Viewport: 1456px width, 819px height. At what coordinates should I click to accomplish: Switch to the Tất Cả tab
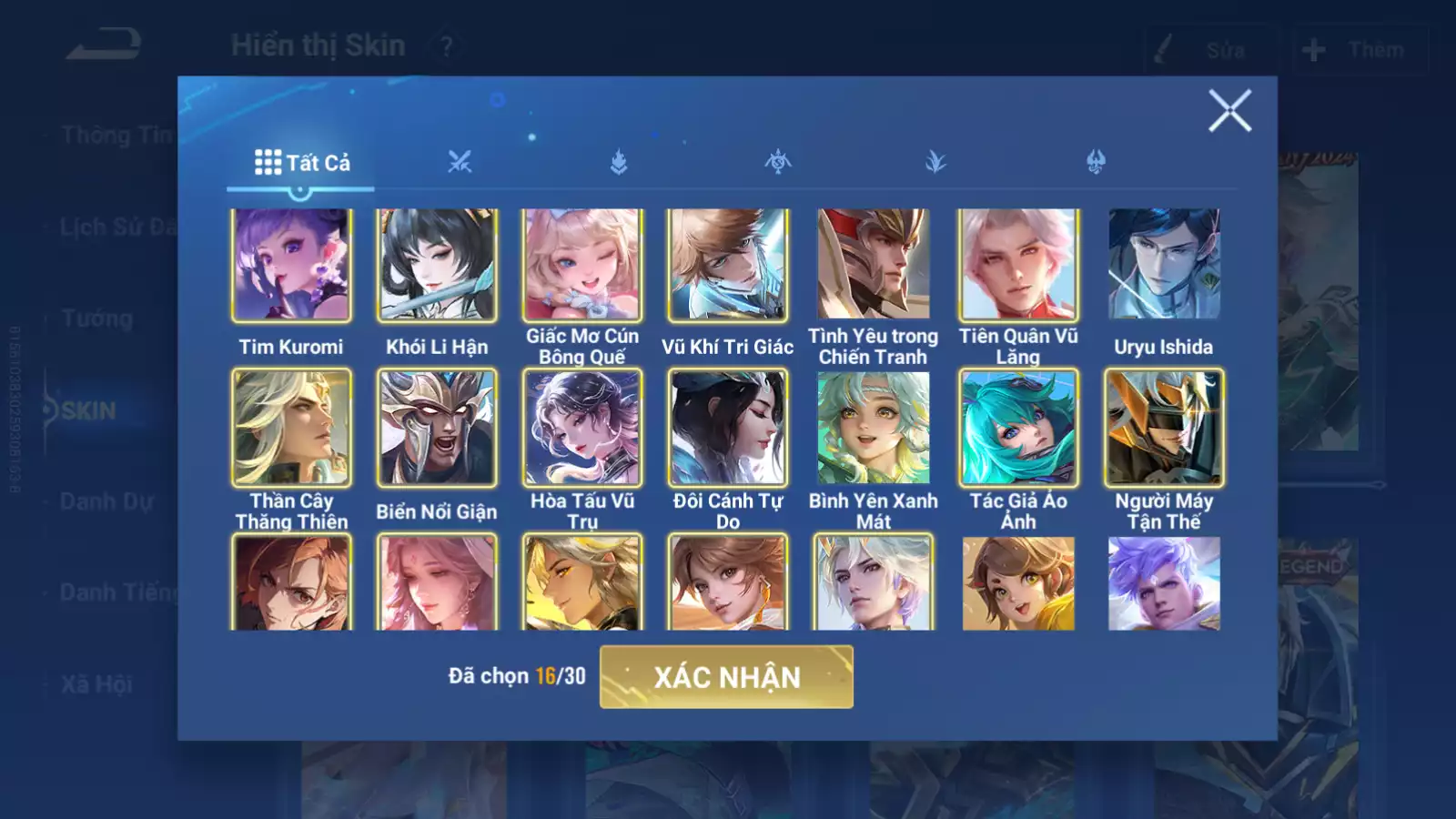(301, 163)
